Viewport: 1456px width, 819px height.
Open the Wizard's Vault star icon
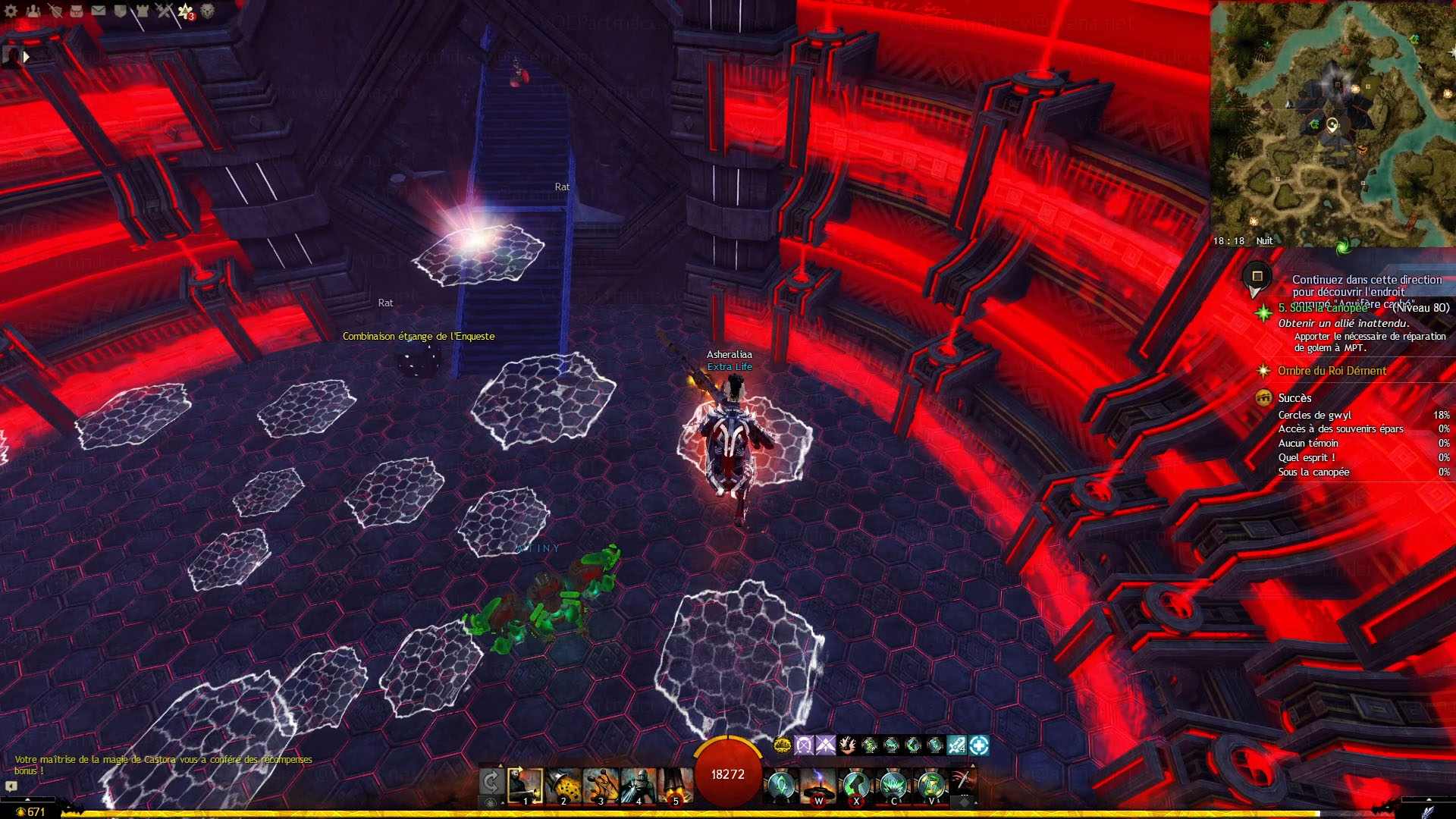(x=186, y=11)
